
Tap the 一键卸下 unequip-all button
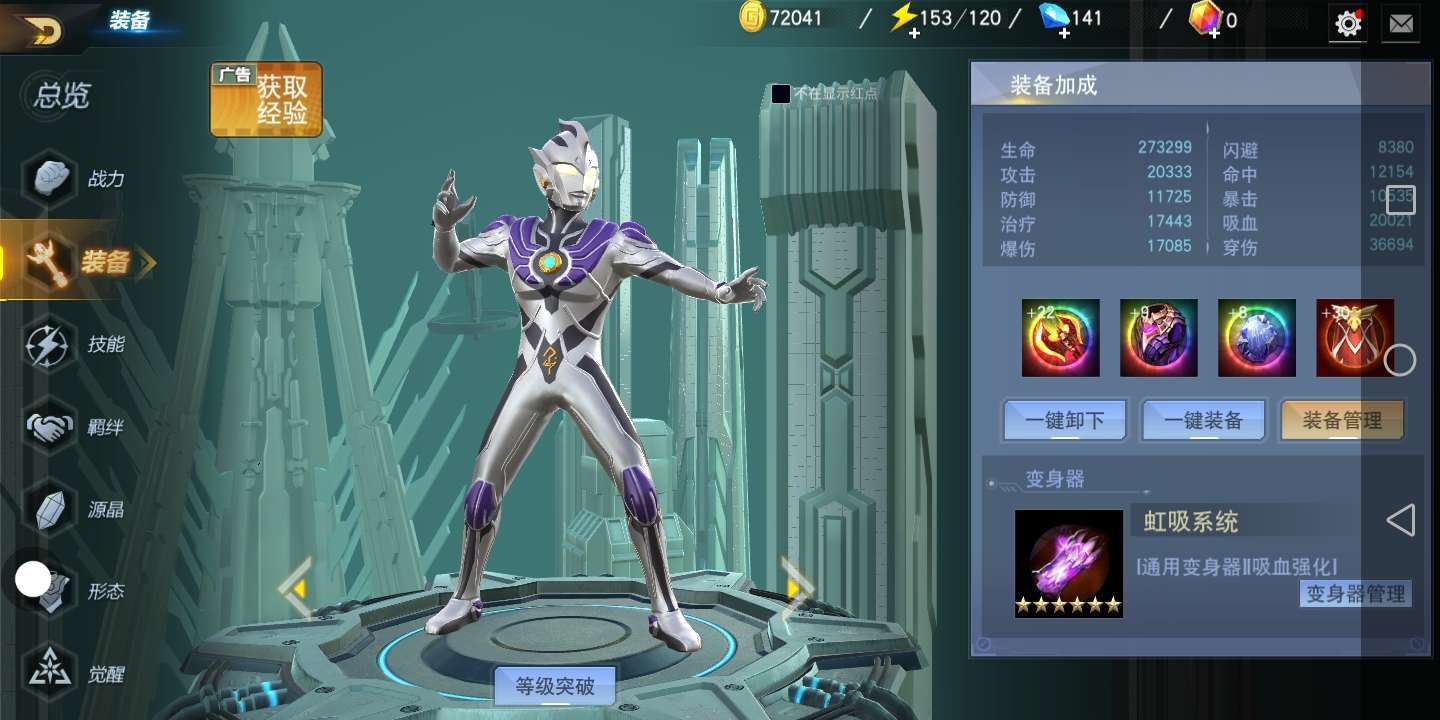[x=1065, y=421]
